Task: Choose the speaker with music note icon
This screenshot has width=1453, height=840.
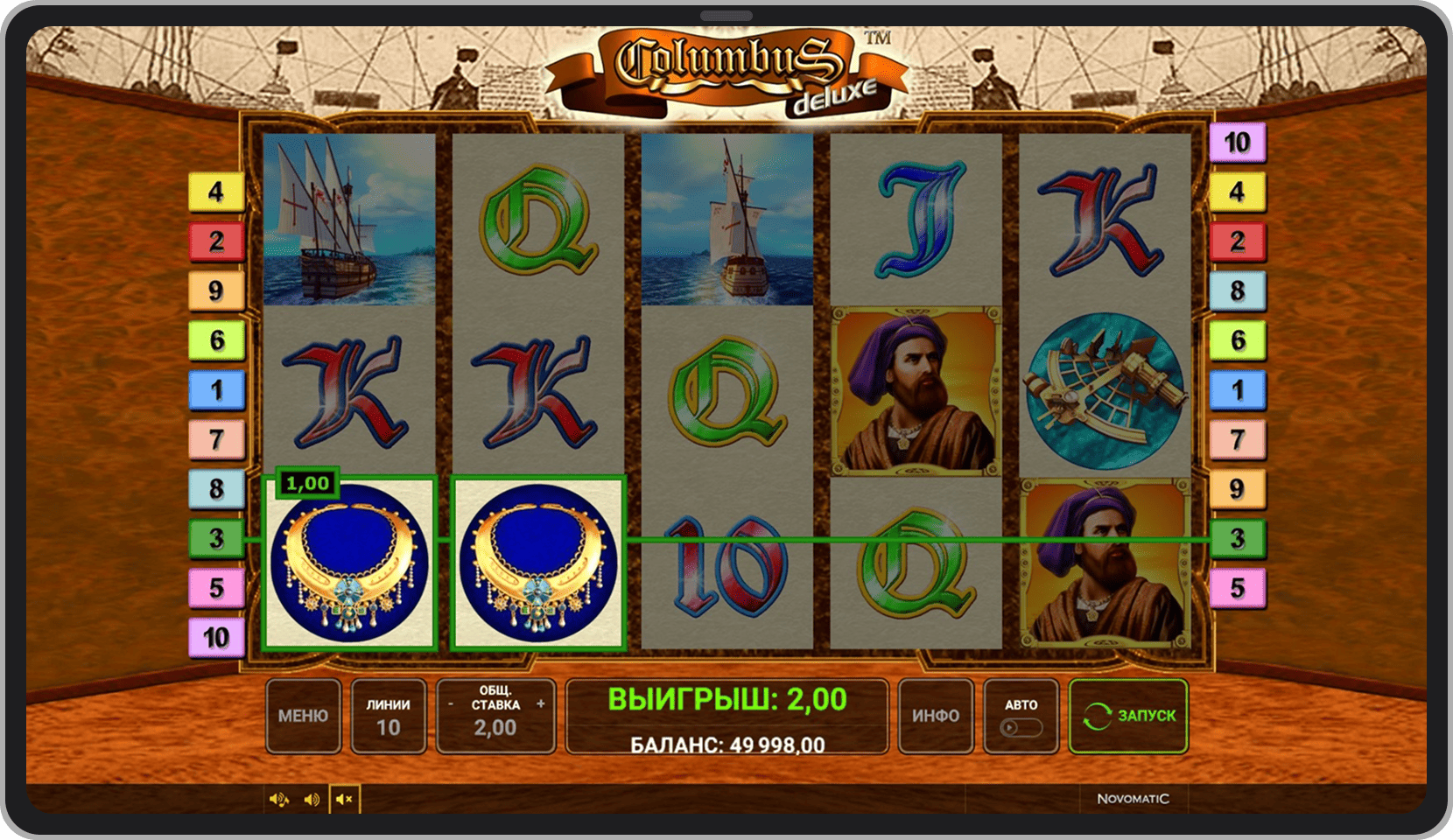Action: [278, 799]
